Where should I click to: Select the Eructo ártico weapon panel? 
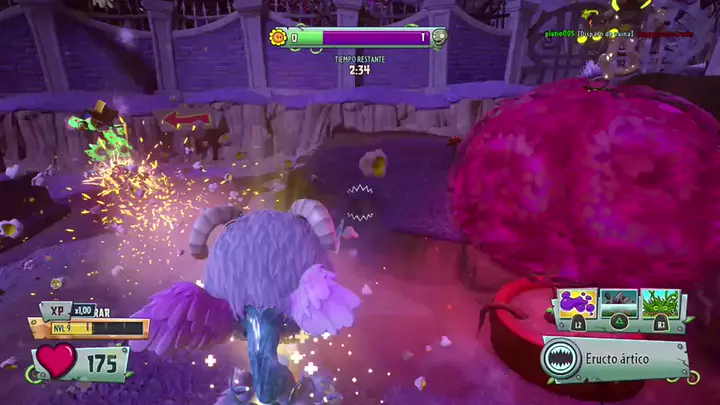click(x=615, y=360)
